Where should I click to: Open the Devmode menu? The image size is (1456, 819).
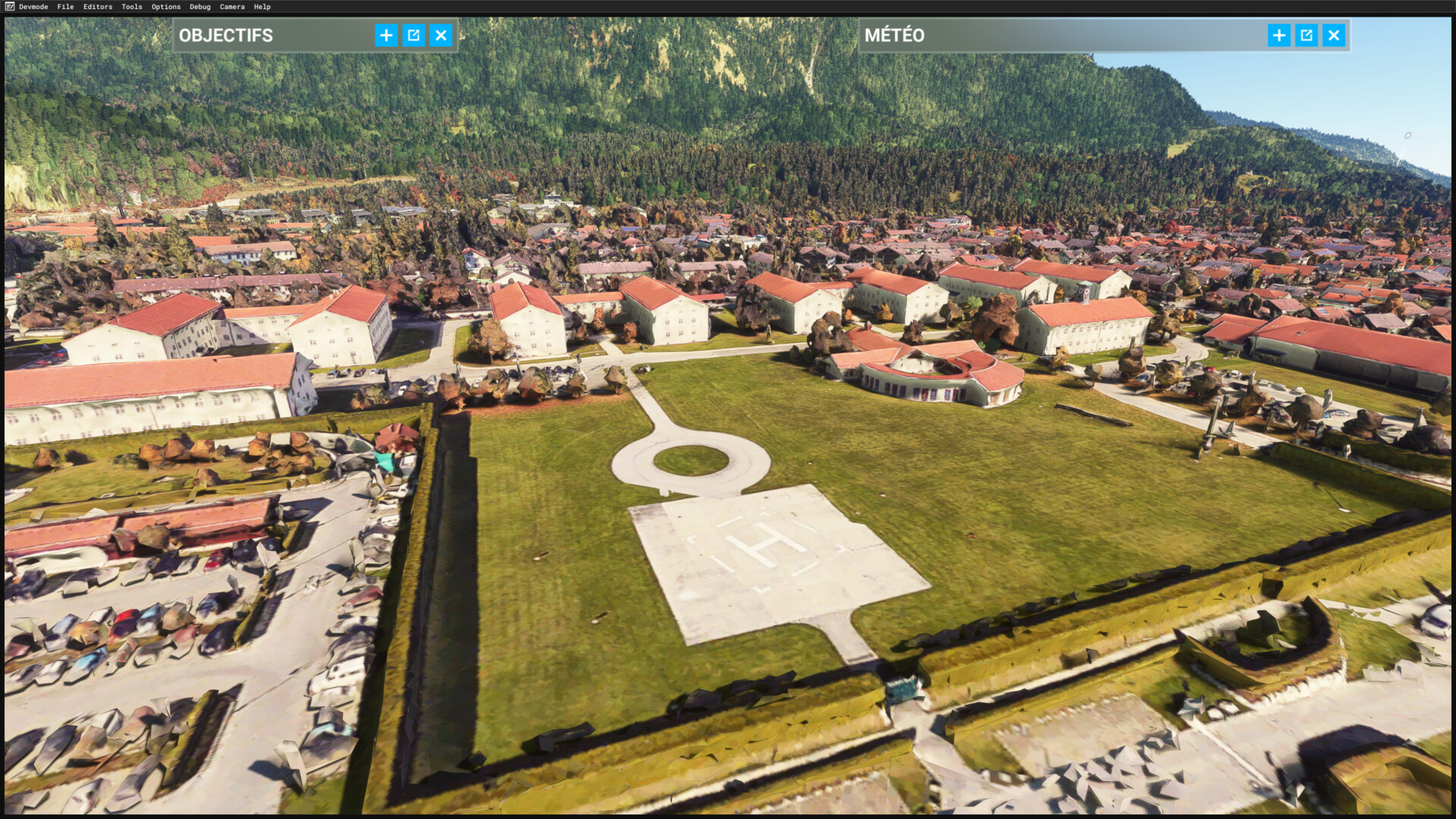33,7
